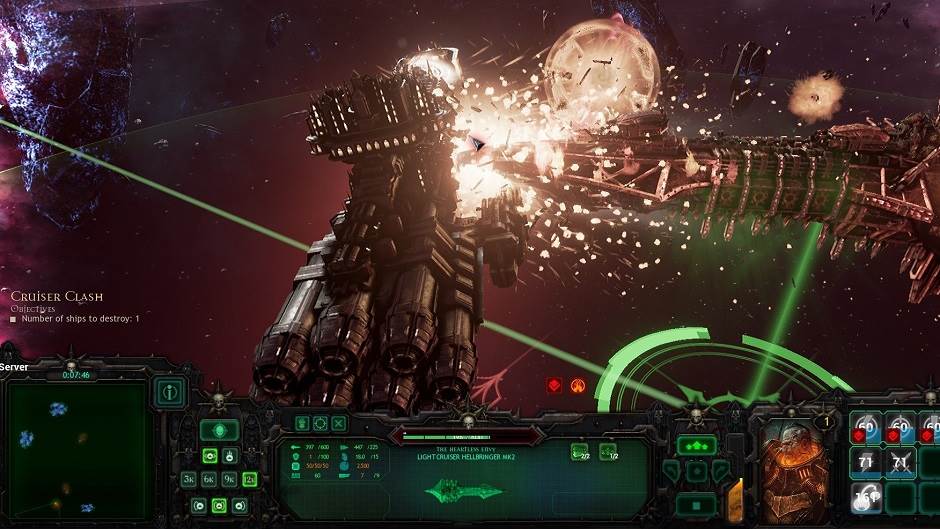Open the info panel button

(x=171, y=392)
